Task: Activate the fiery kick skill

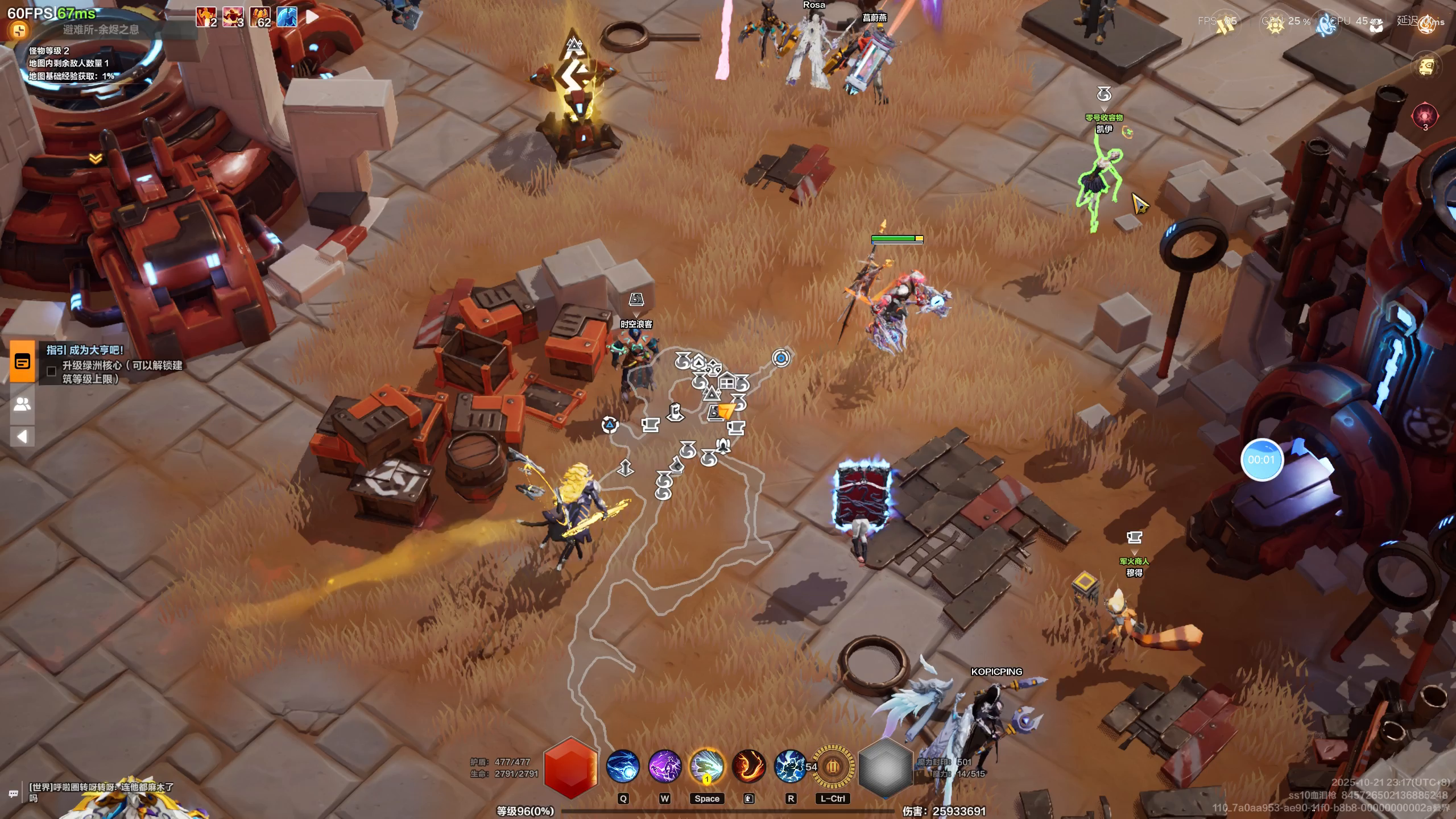Action: click(x=748, y=767)
